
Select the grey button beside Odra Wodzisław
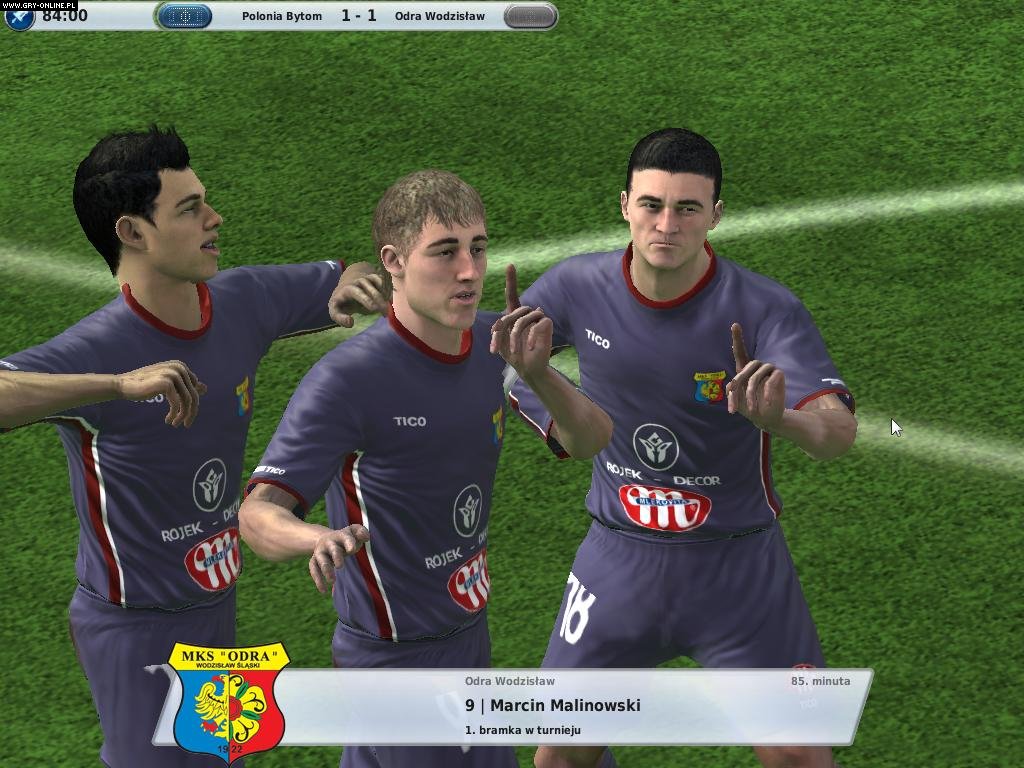pos(529,16)
